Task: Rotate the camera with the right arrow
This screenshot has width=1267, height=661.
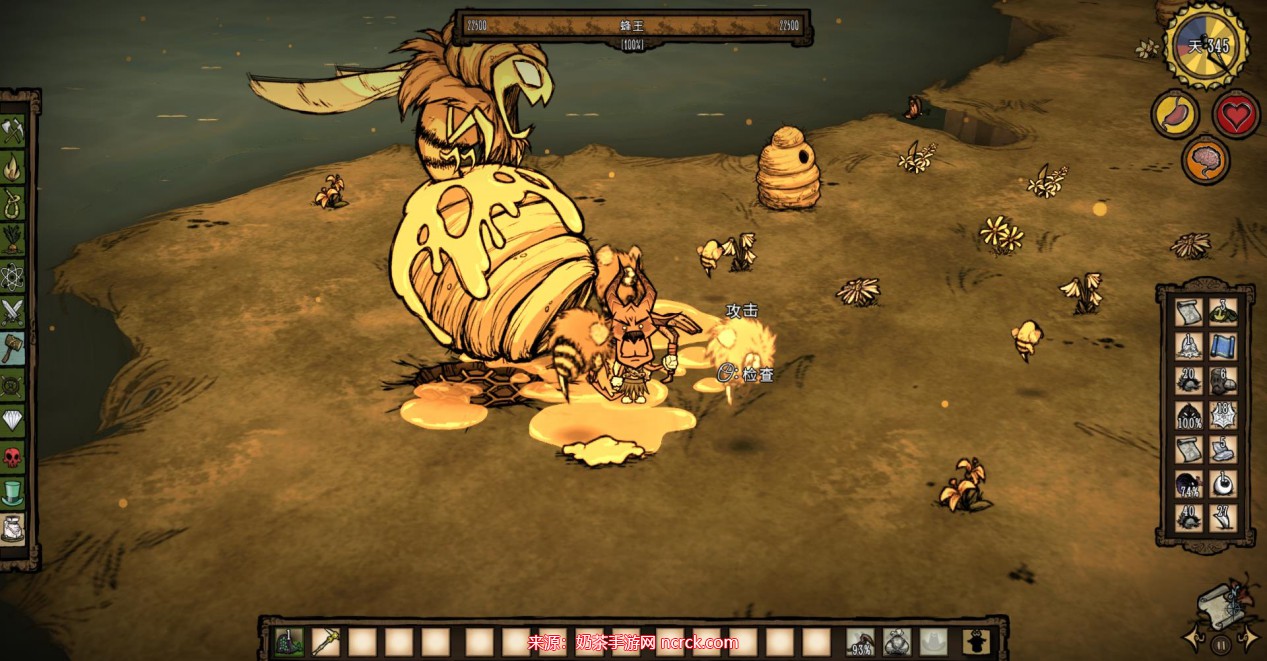Action: click(x=1249, y=636)
